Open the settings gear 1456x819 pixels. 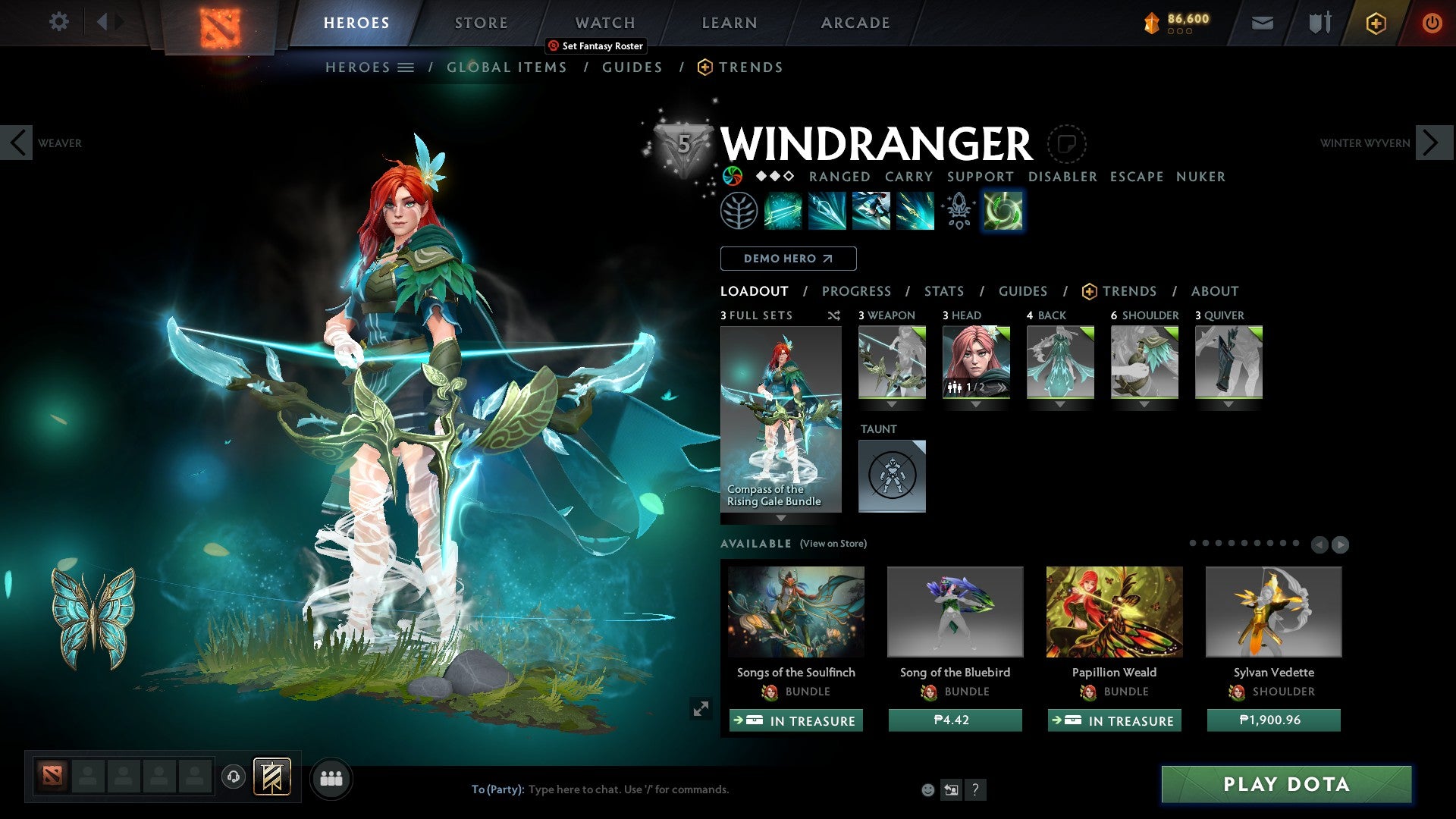(x=58, y=22)
